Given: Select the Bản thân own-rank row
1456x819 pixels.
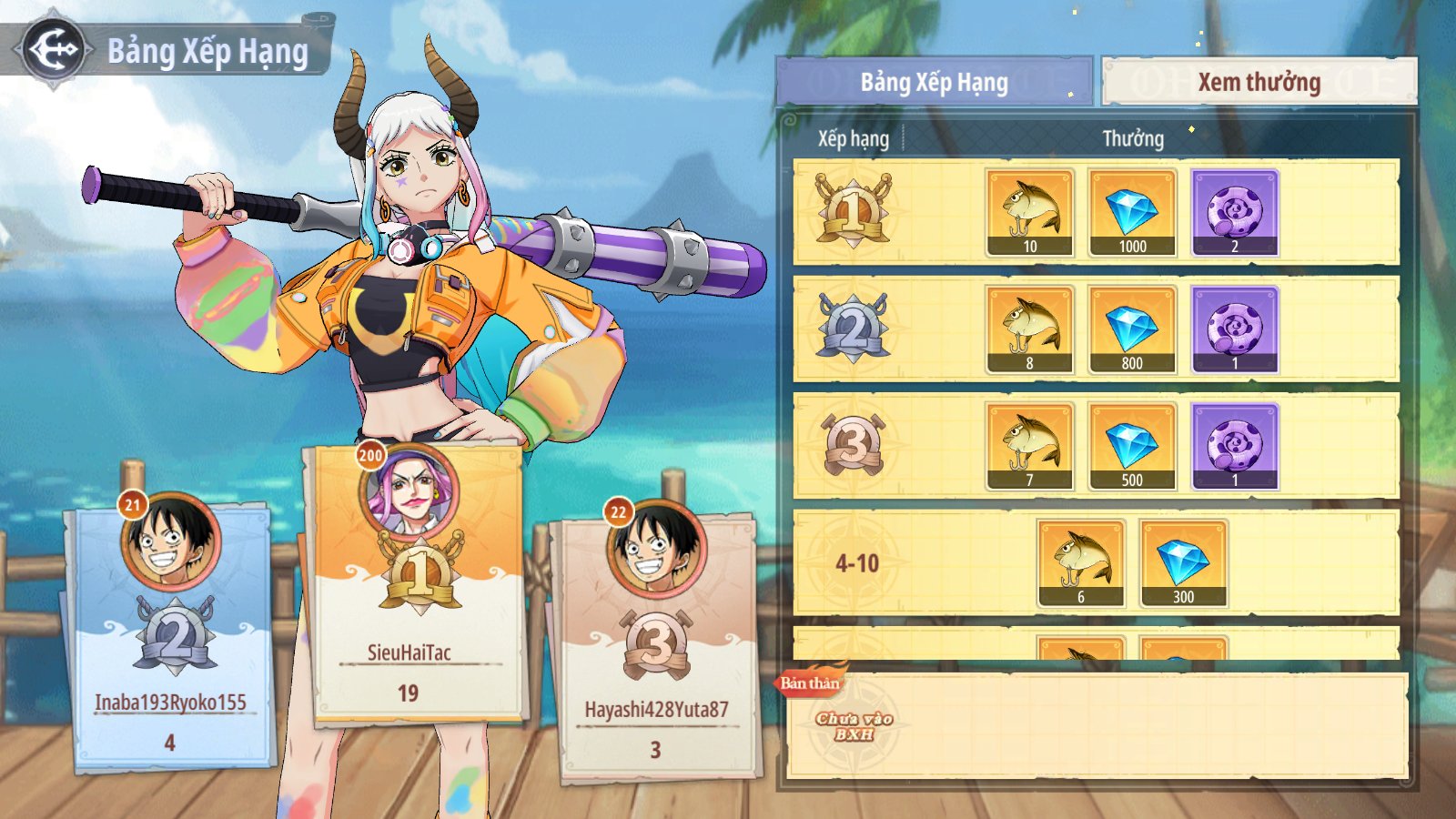Looking at the screenshot, I should click(x=1097, y=725).
